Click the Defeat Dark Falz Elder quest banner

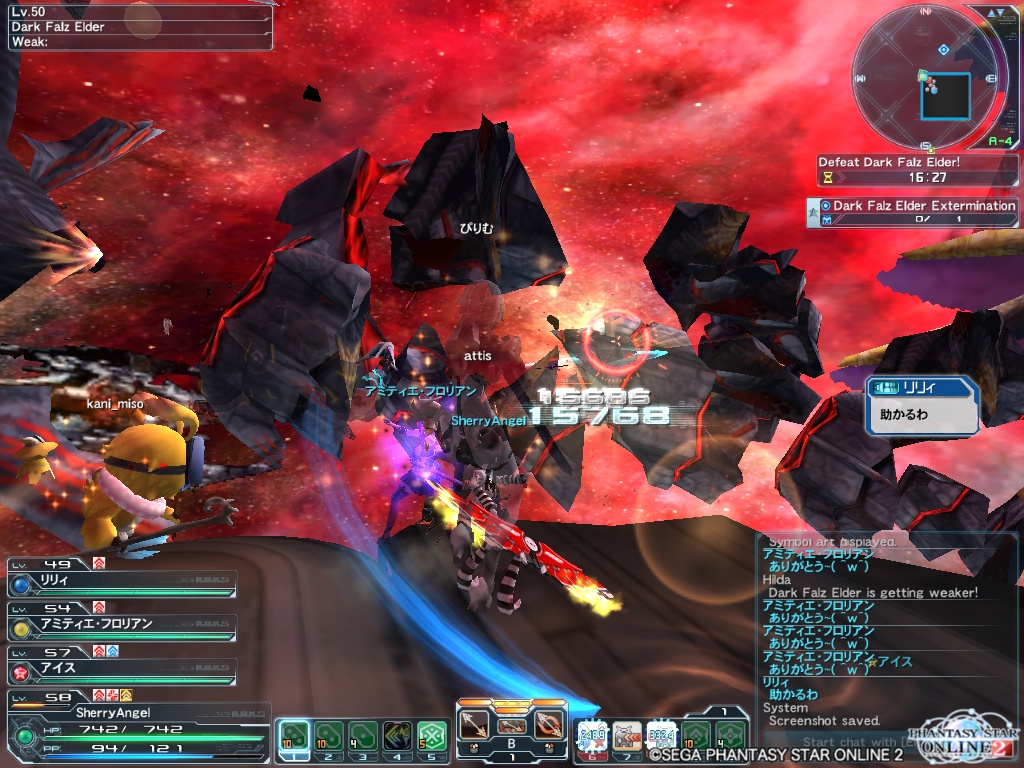(x=916, y=169)
